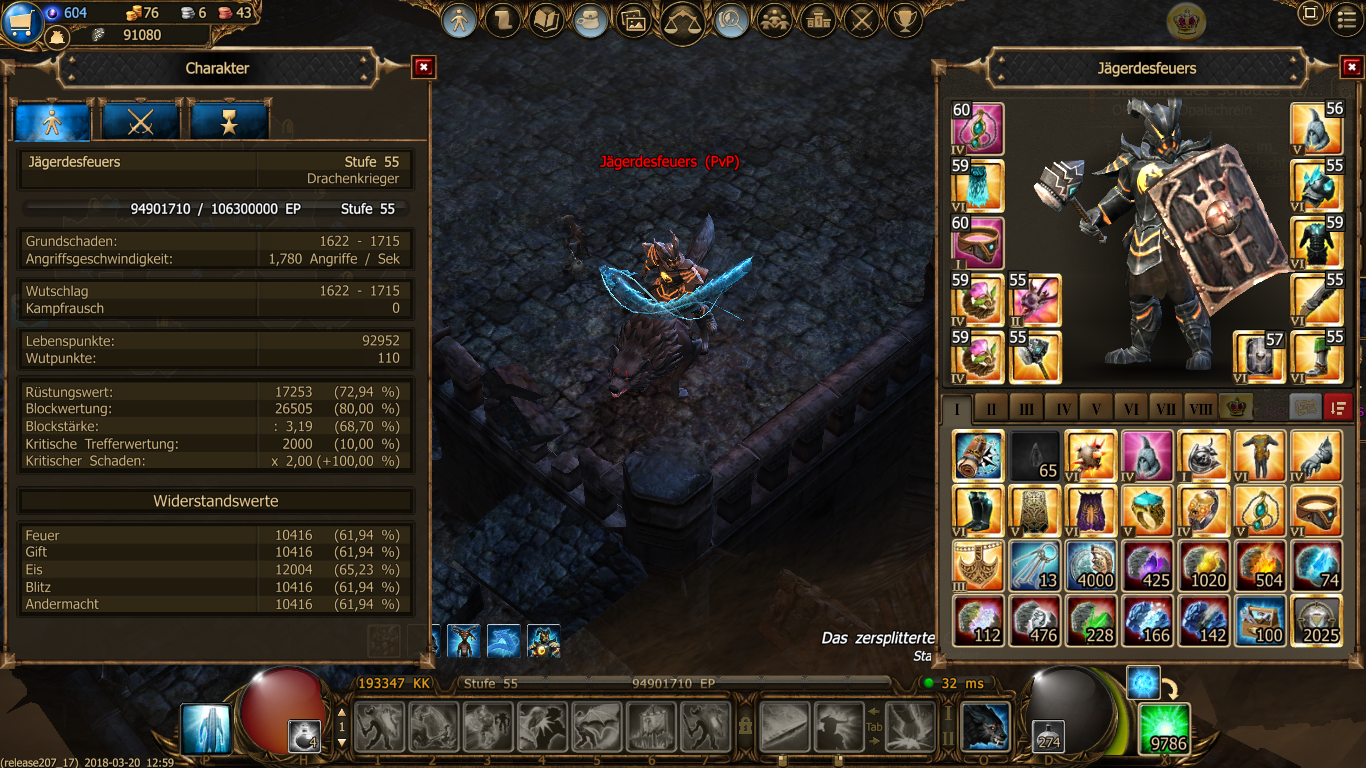This screenshot has width=1366, height=768.
Task: Close the Jägerdesfeuers inventory panel
Action: (1350, 67)
